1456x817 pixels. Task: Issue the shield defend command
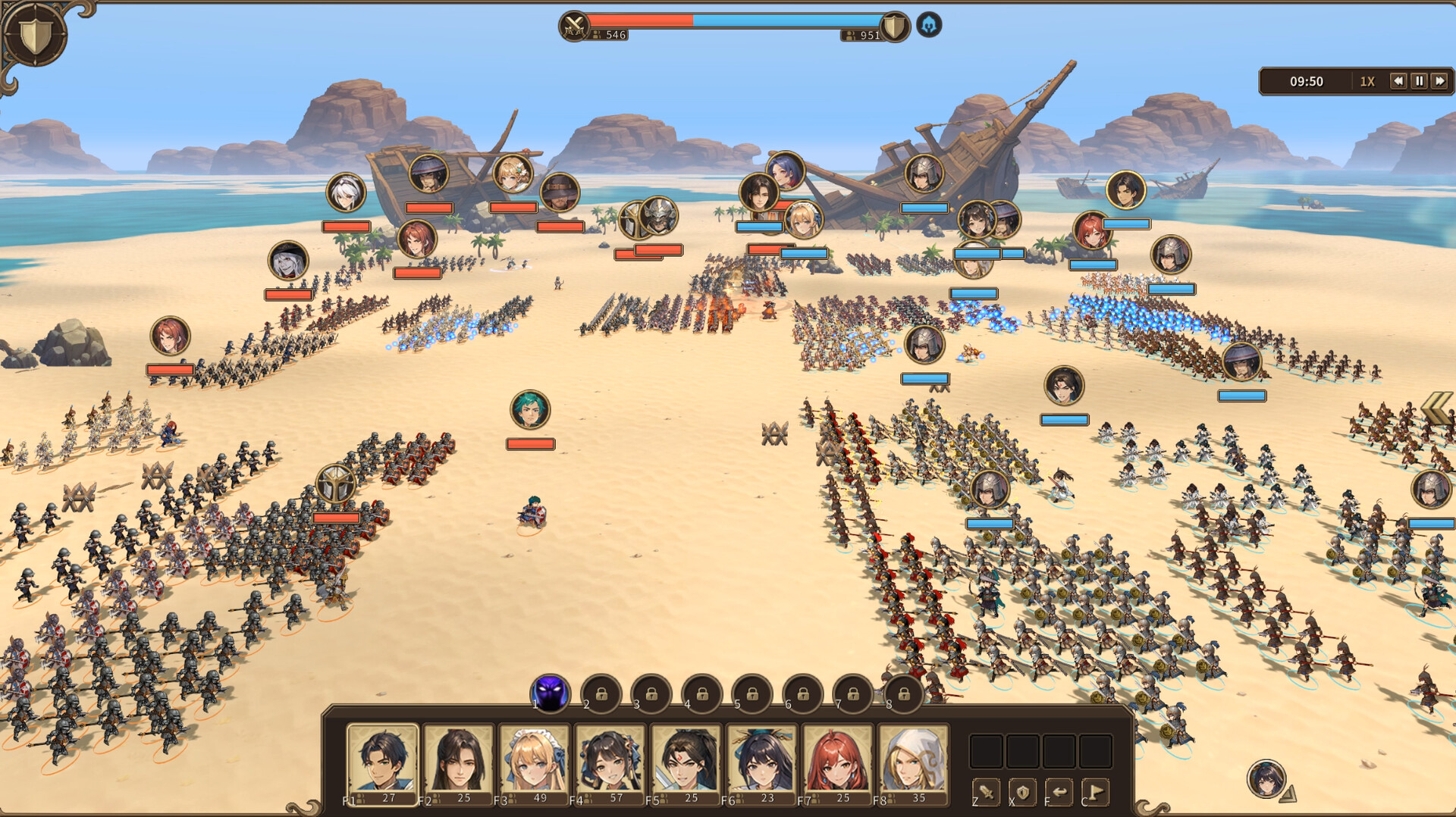click(x=1022, y=793)
